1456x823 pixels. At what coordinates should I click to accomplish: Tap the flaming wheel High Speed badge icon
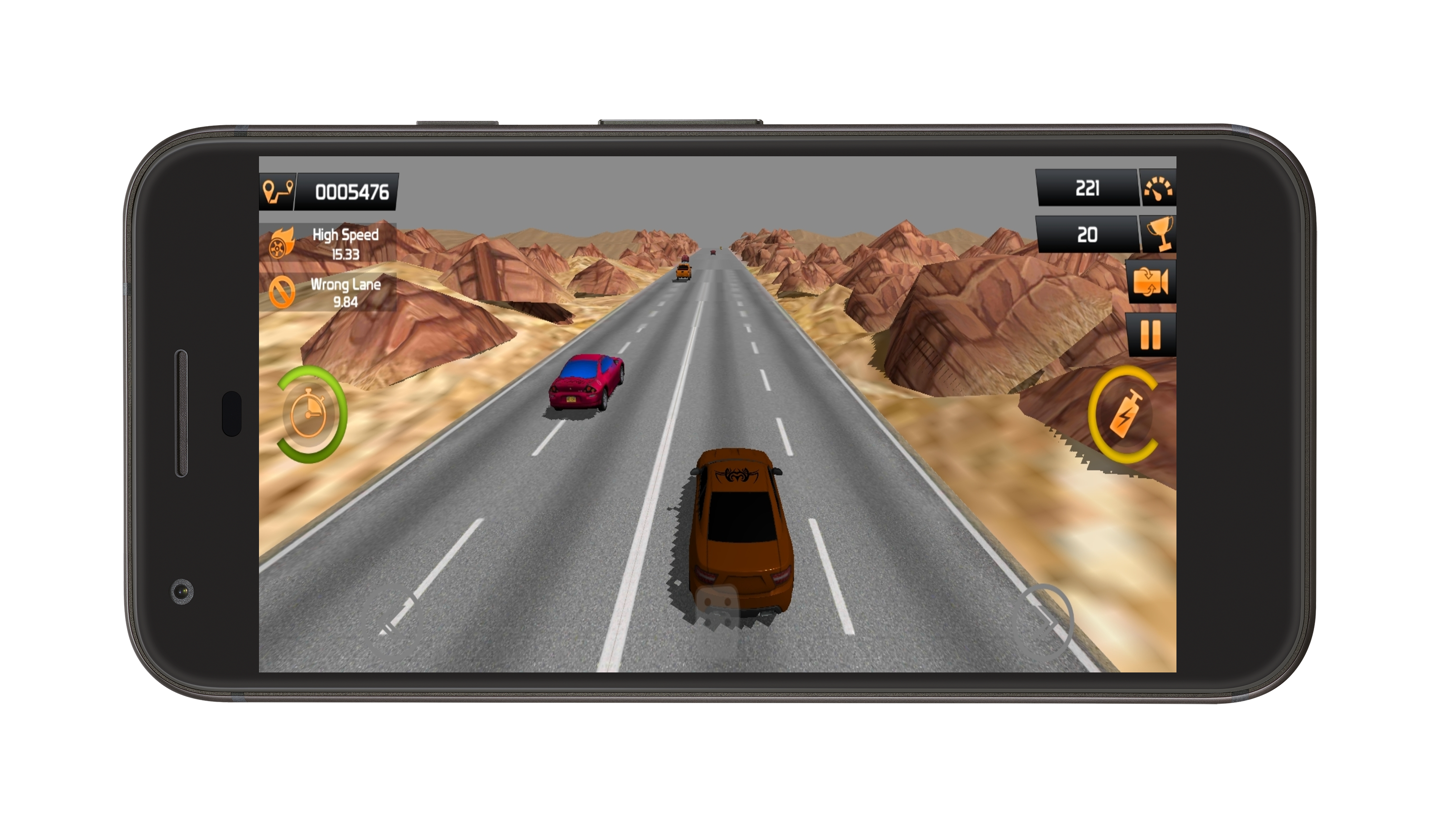pos(280,246)
